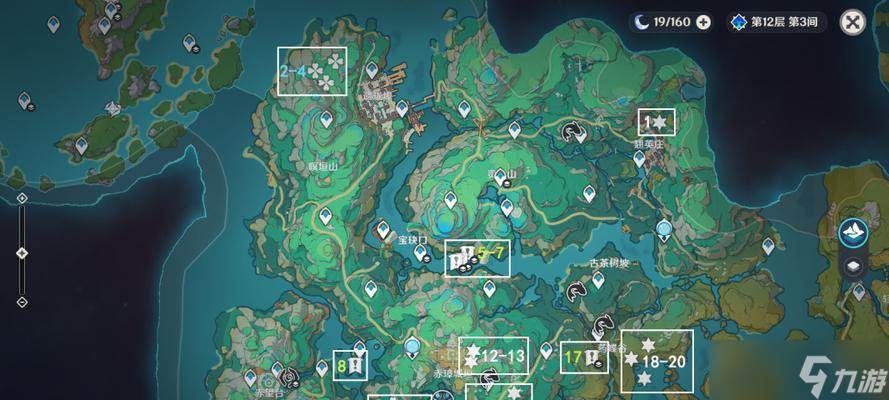
Task: Click the map zoom slider handle
Action: [22, 253]
